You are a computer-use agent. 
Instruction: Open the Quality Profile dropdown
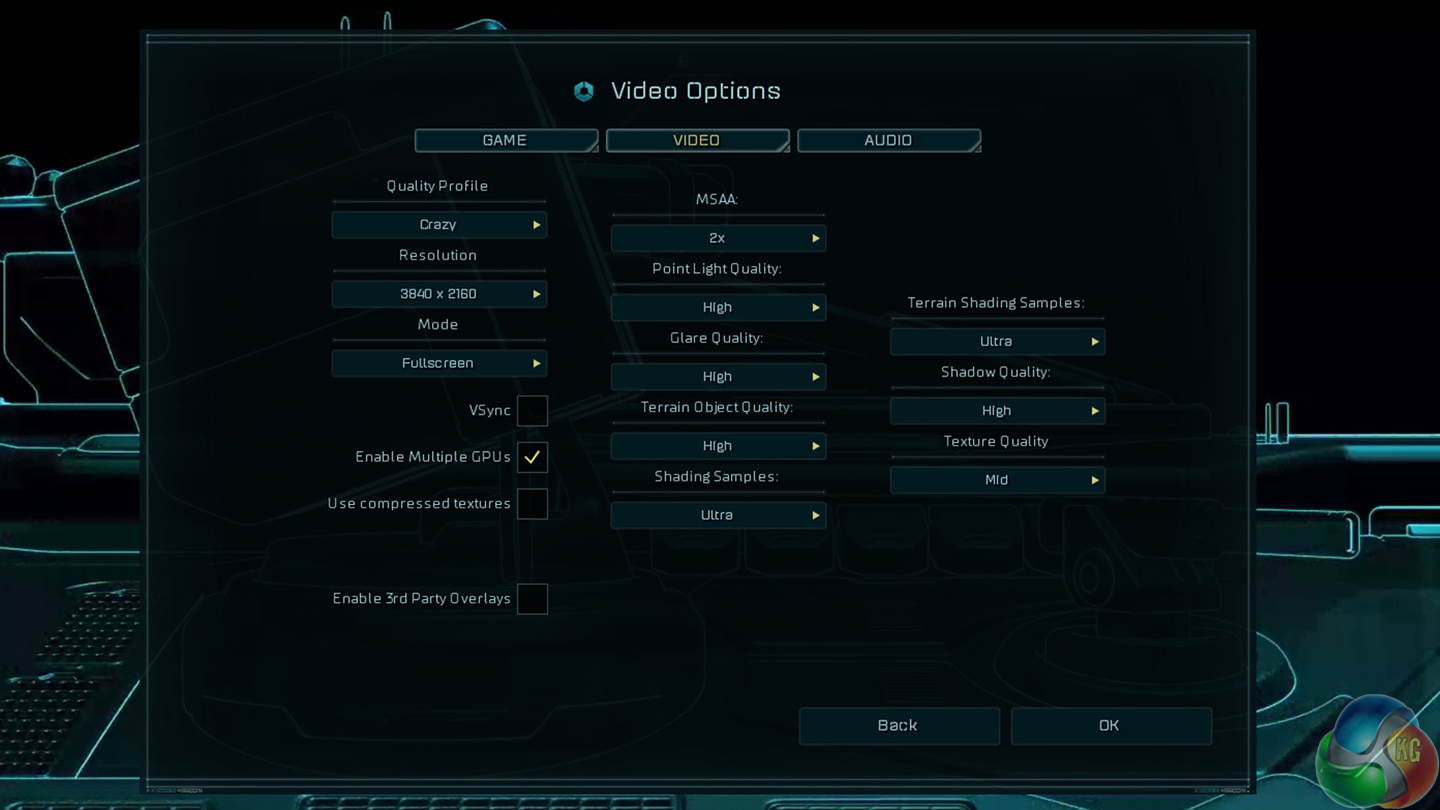[x=439, y=225]
